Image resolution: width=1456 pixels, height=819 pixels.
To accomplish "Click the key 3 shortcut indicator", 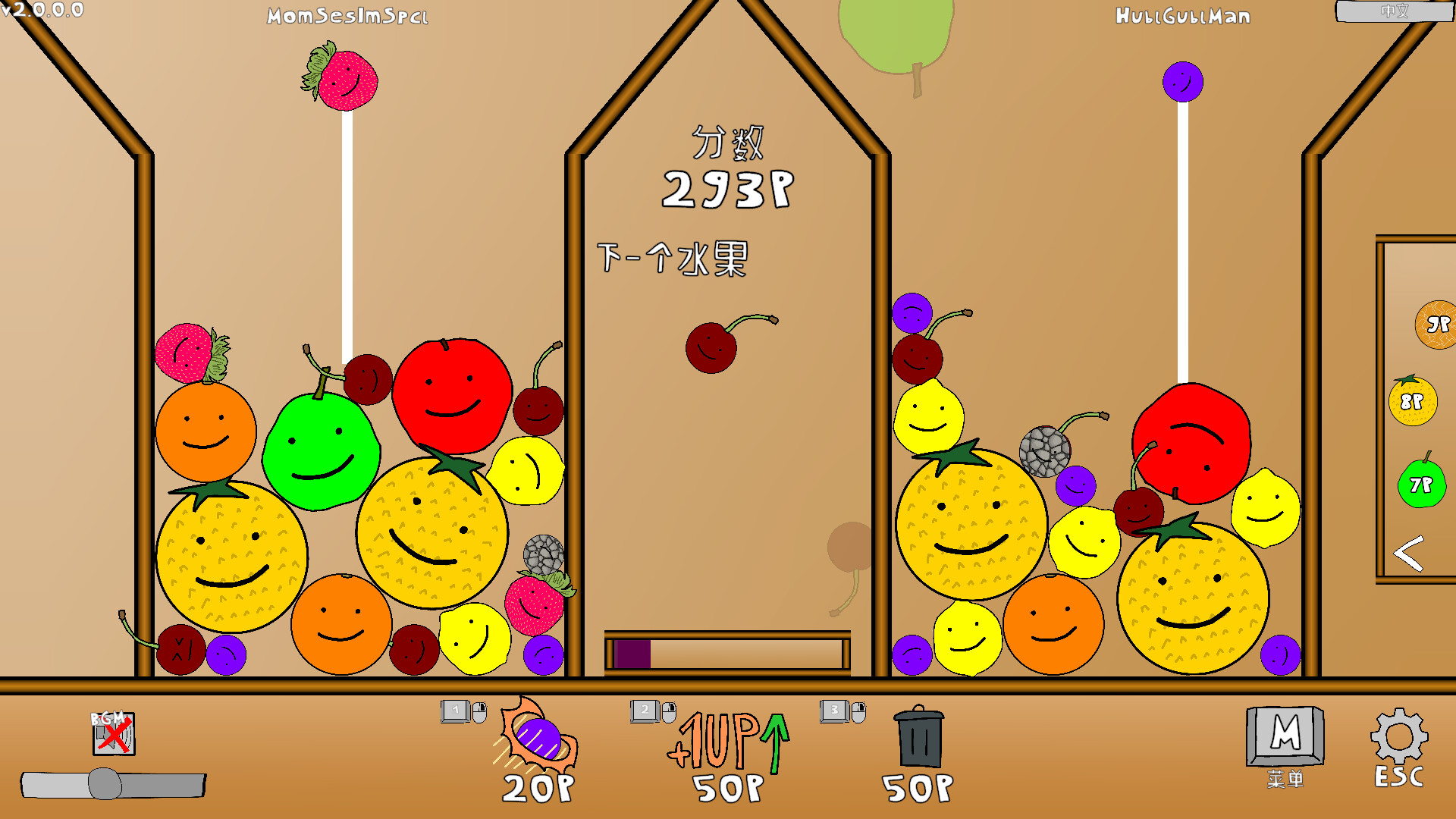I will 834,711.
